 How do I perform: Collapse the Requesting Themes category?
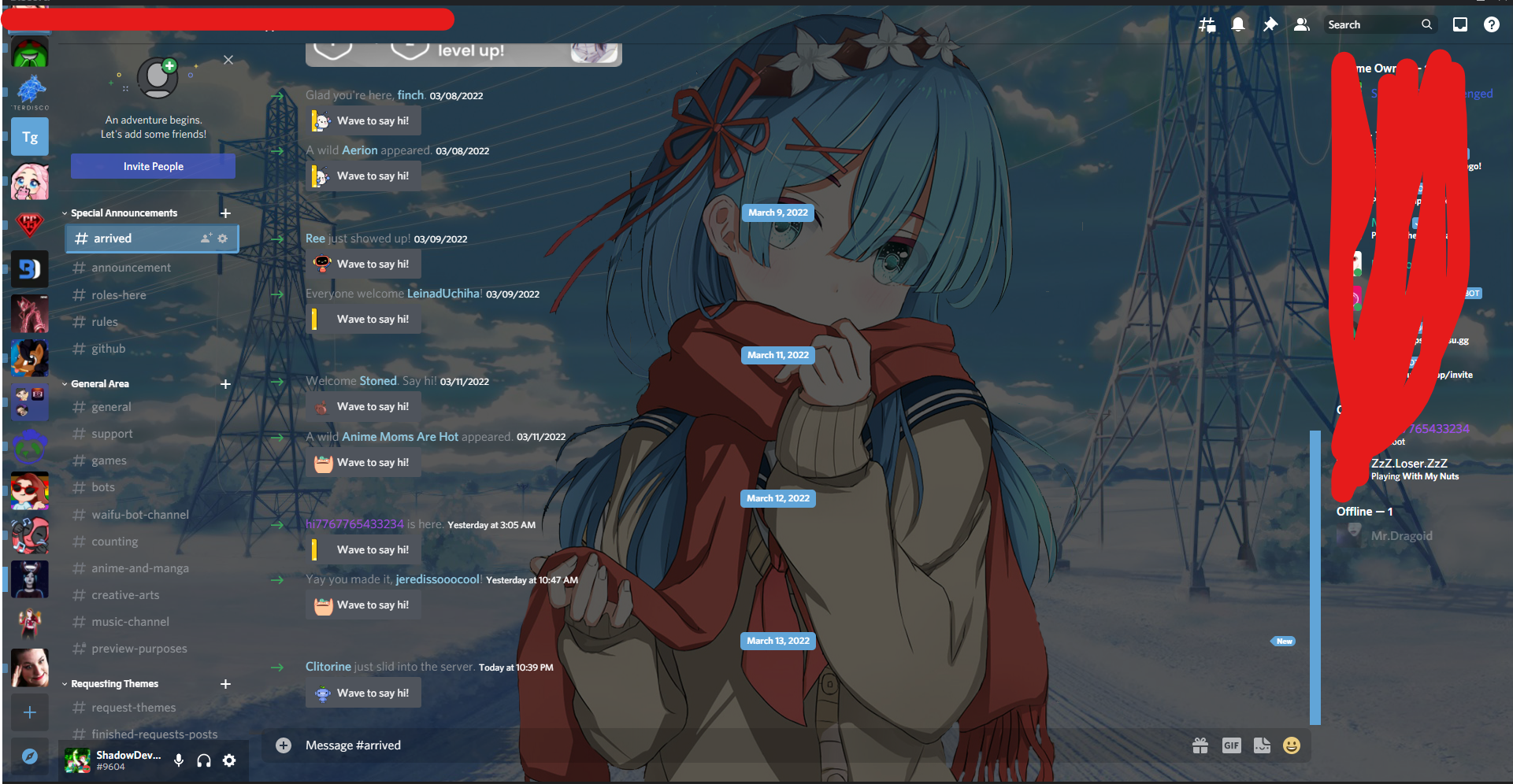pos(65,683)
